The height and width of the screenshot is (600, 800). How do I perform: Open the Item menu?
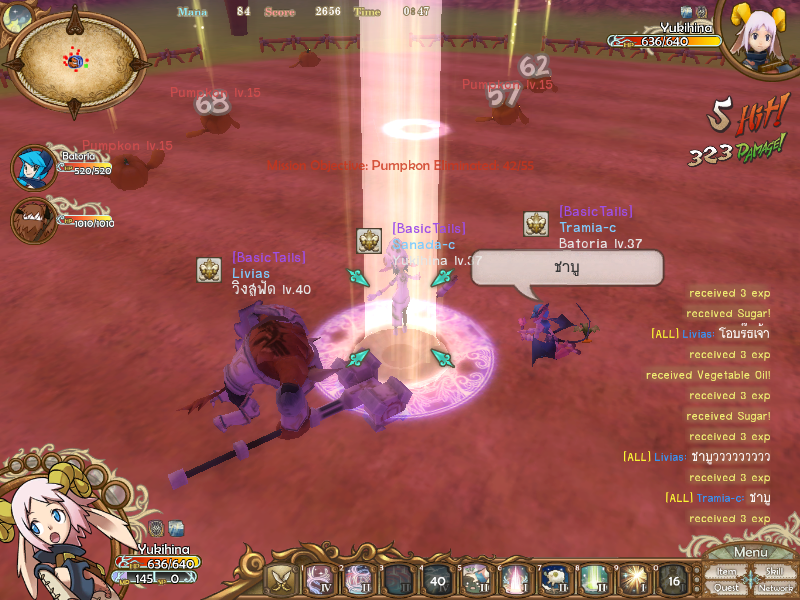tap(728, 571)
